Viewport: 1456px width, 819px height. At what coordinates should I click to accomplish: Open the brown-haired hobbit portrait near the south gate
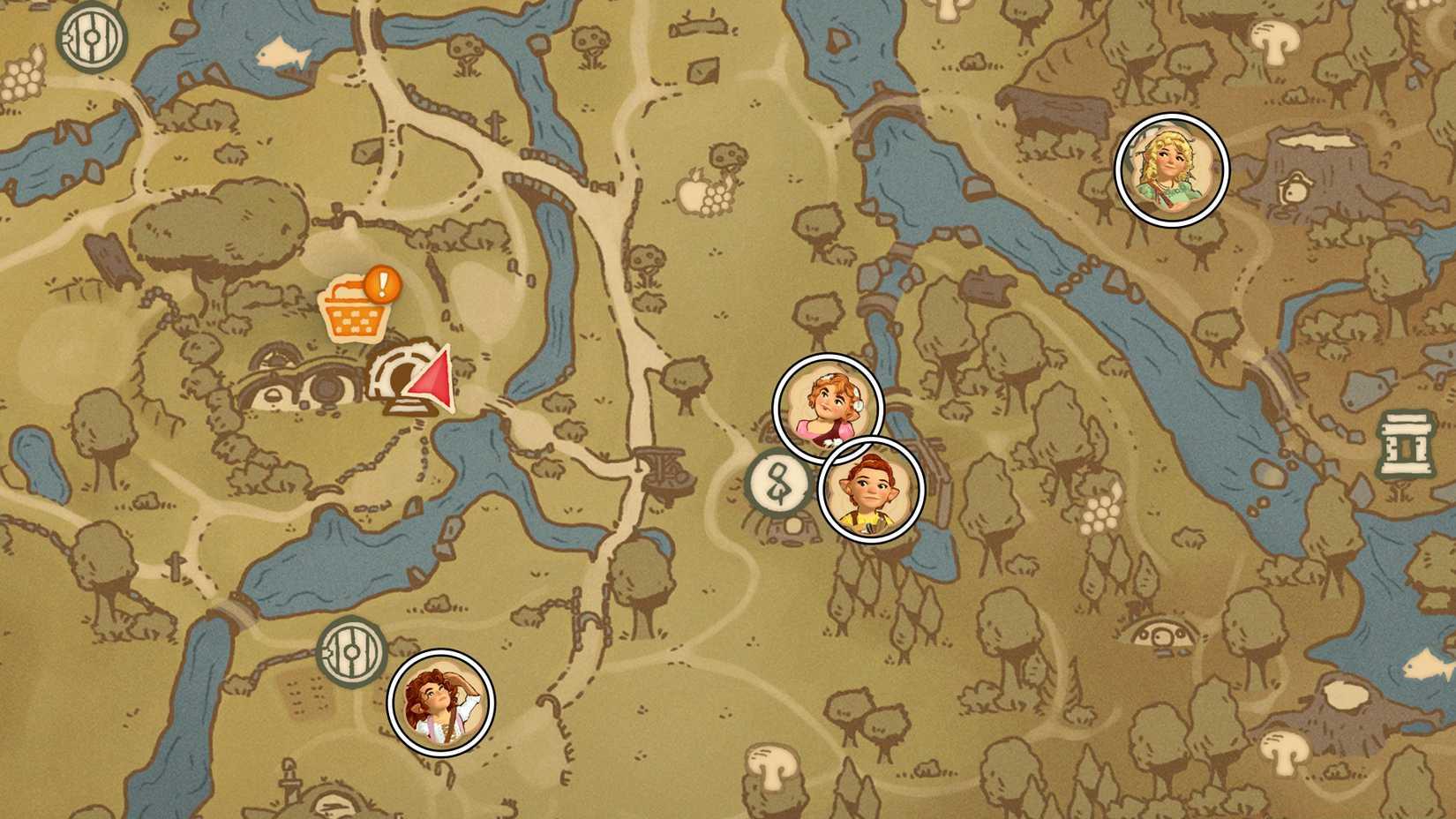click(439, 706)
